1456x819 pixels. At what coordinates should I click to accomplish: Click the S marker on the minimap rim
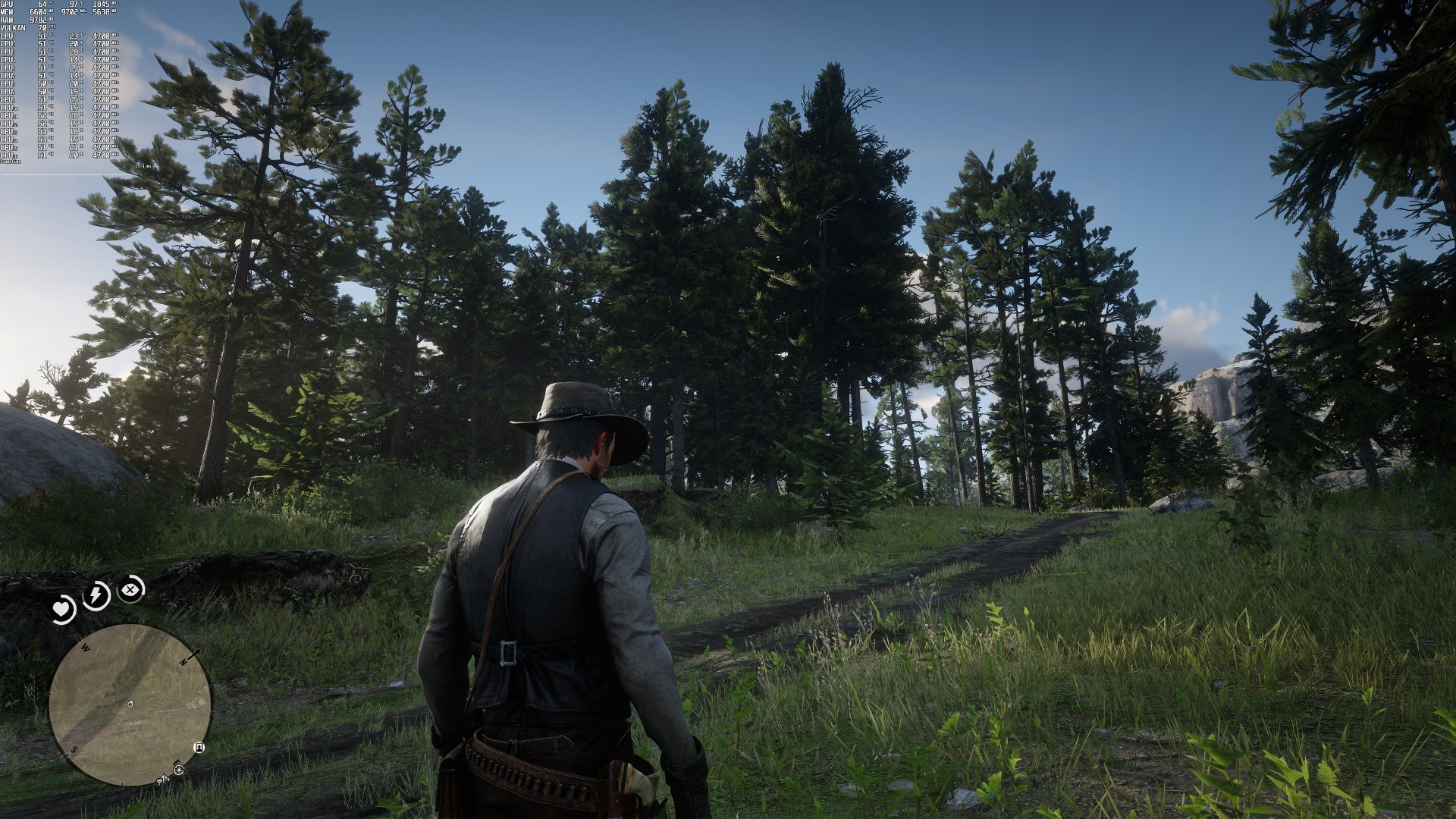74,750
